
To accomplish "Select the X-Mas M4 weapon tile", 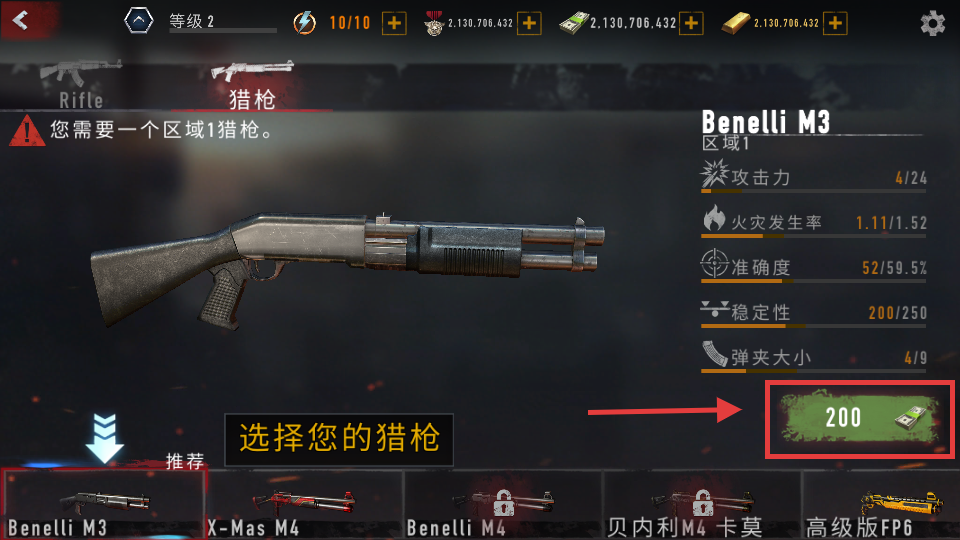I will click(x=304, y=505).
